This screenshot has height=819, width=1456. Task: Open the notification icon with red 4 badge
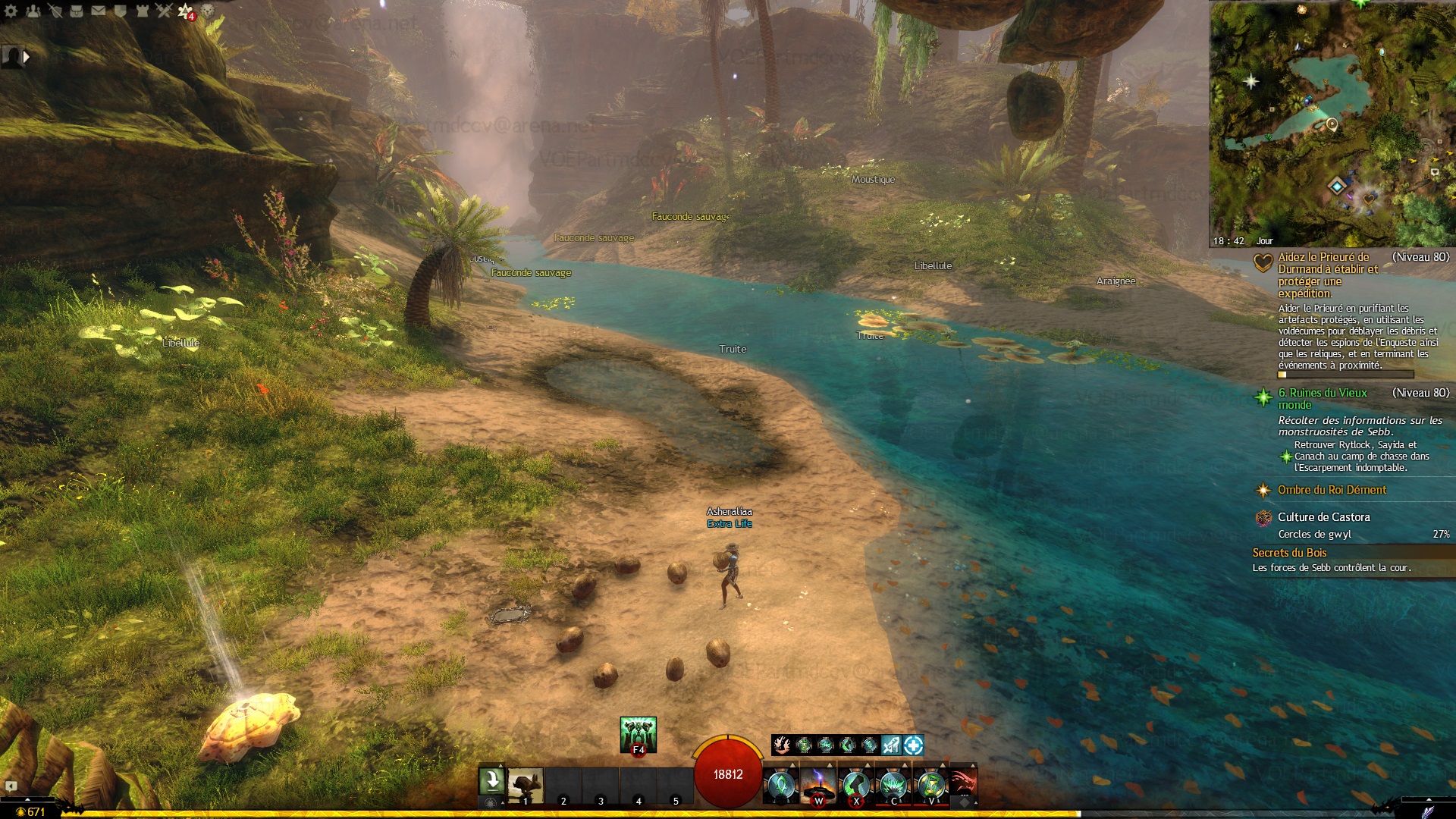pos(186,11)
